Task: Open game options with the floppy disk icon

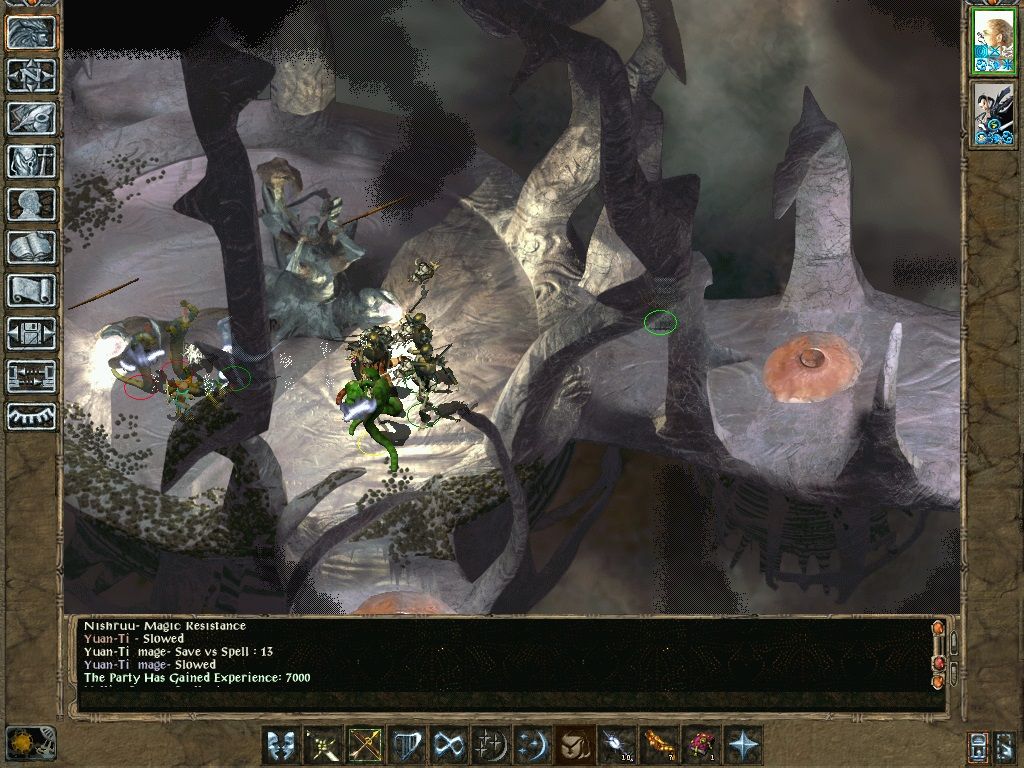Action: pos(31,333)
